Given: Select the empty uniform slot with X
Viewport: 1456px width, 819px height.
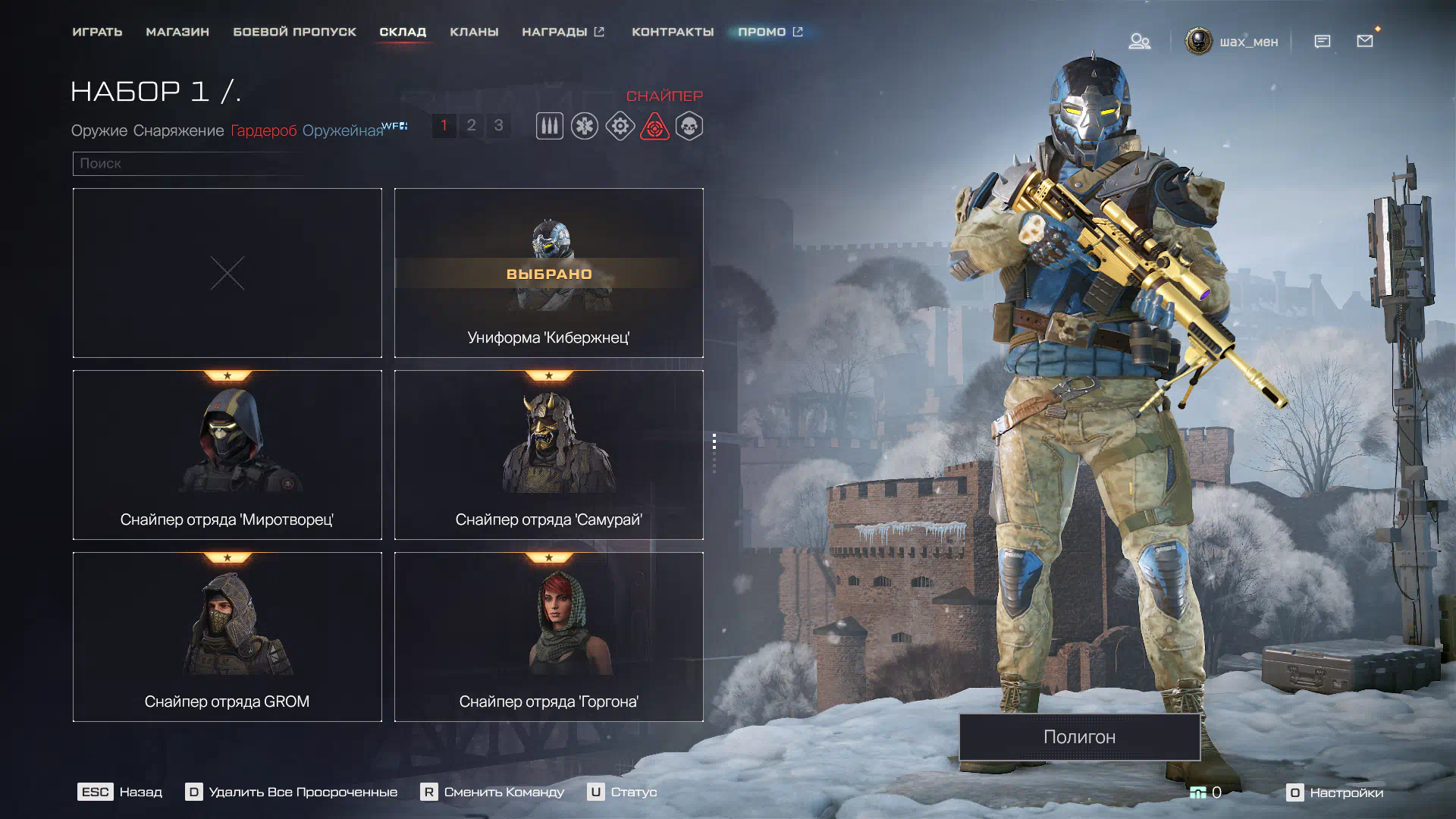Looking at the screenshot, I should [227, 273].
